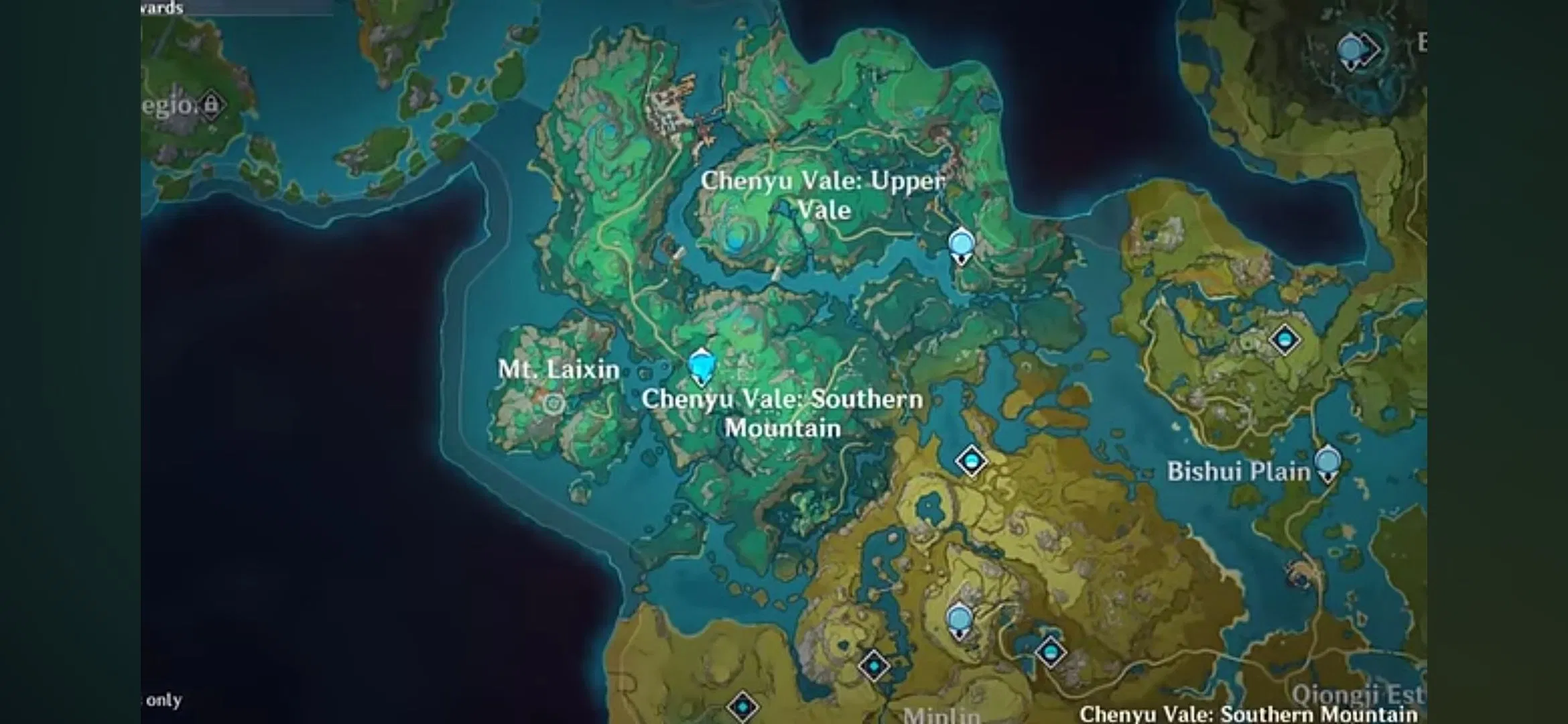Open the teleport waypoint below the Minlin statue
The image size is (1568, 724).
(x=874, y=667)
